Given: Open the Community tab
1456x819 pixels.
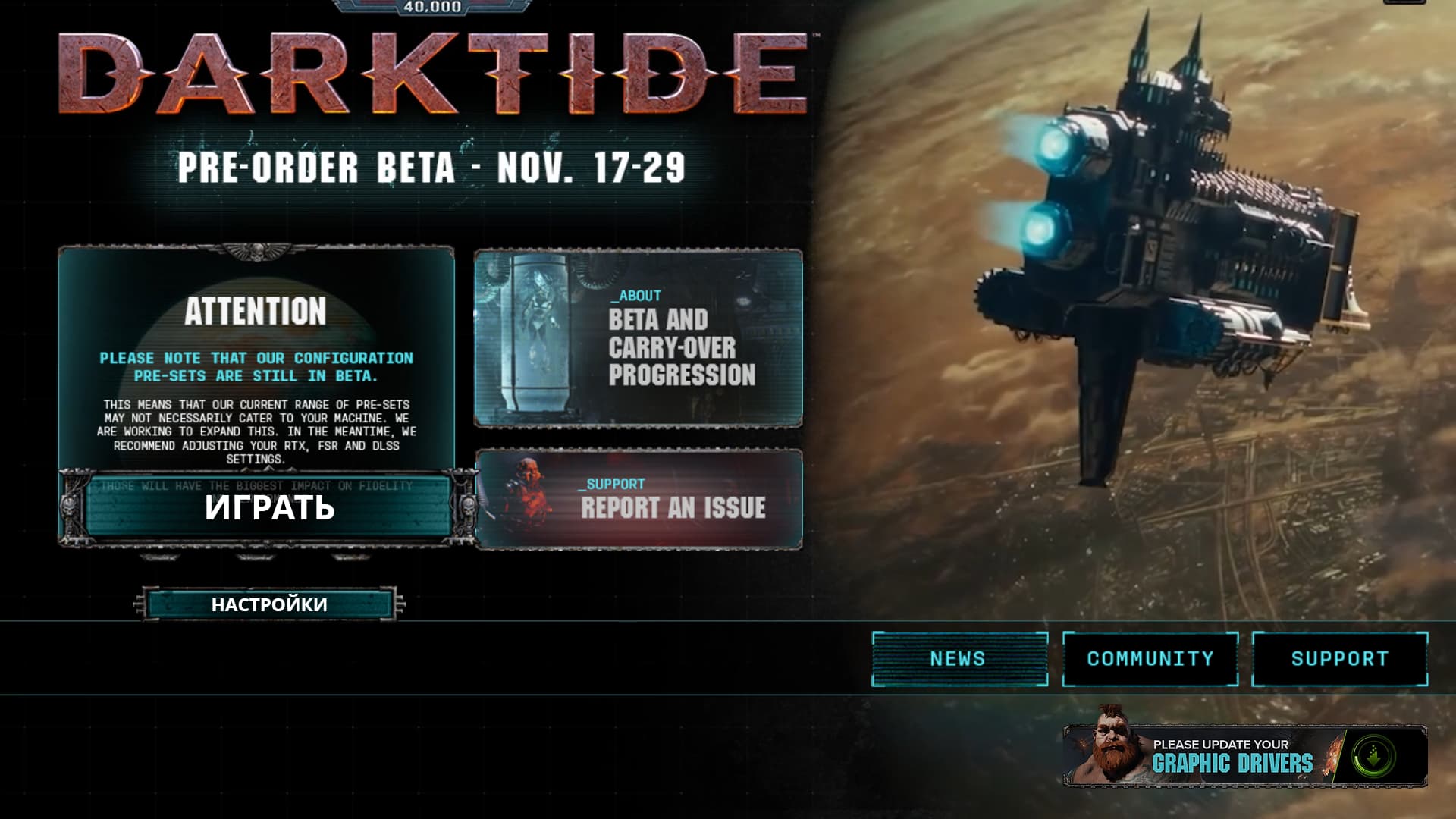Looking at the screenshot, I should [1150, 658].
